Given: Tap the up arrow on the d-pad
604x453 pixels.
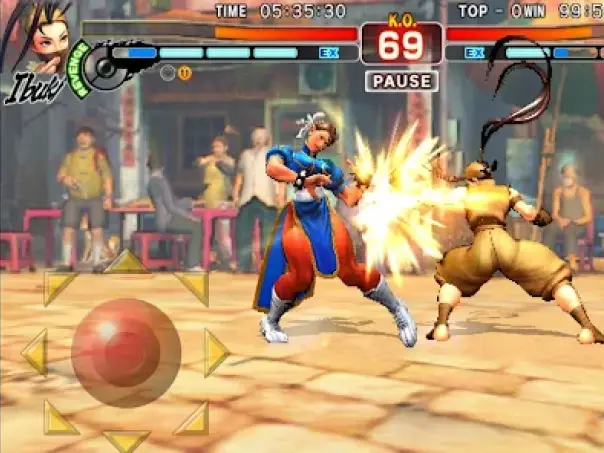Looking at the screenshot, I should click(127, 262).
